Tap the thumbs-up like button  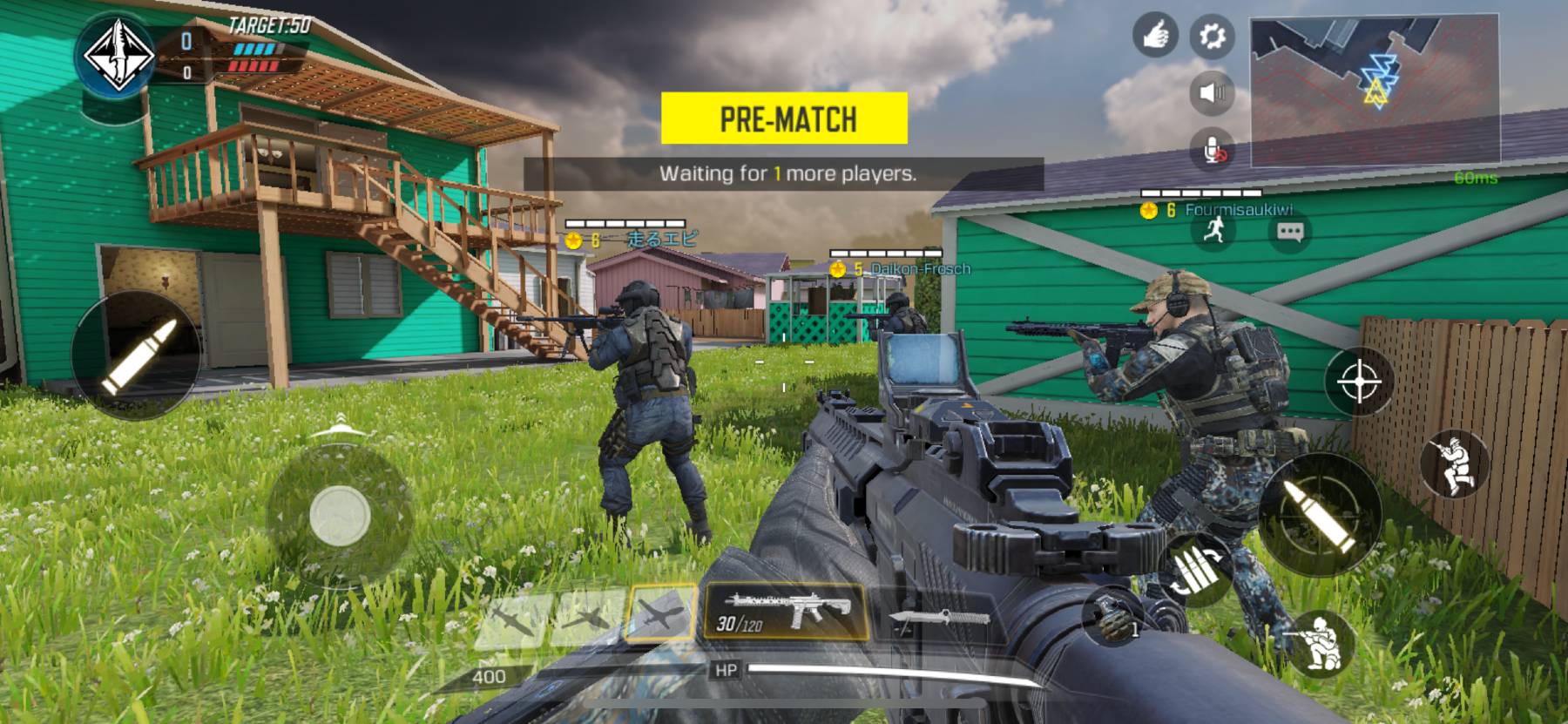(1155, 37)
